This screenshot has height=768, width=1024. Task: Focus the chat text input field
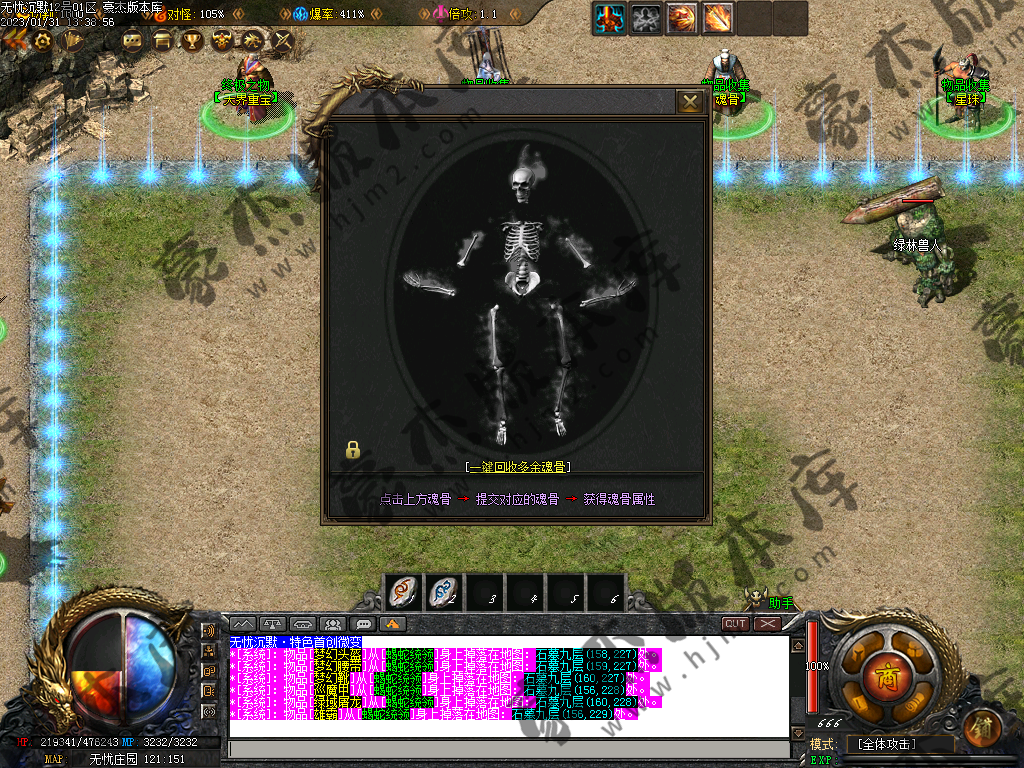pos(508,749)
